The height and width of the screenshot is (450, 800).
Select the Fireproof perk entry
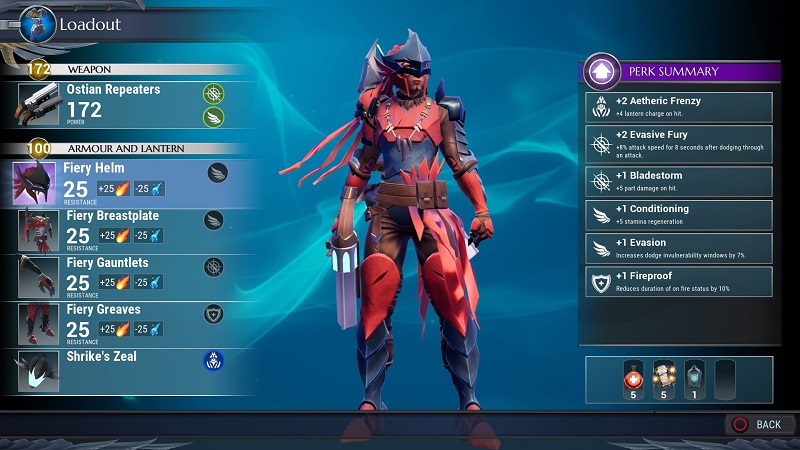[679, 281]
